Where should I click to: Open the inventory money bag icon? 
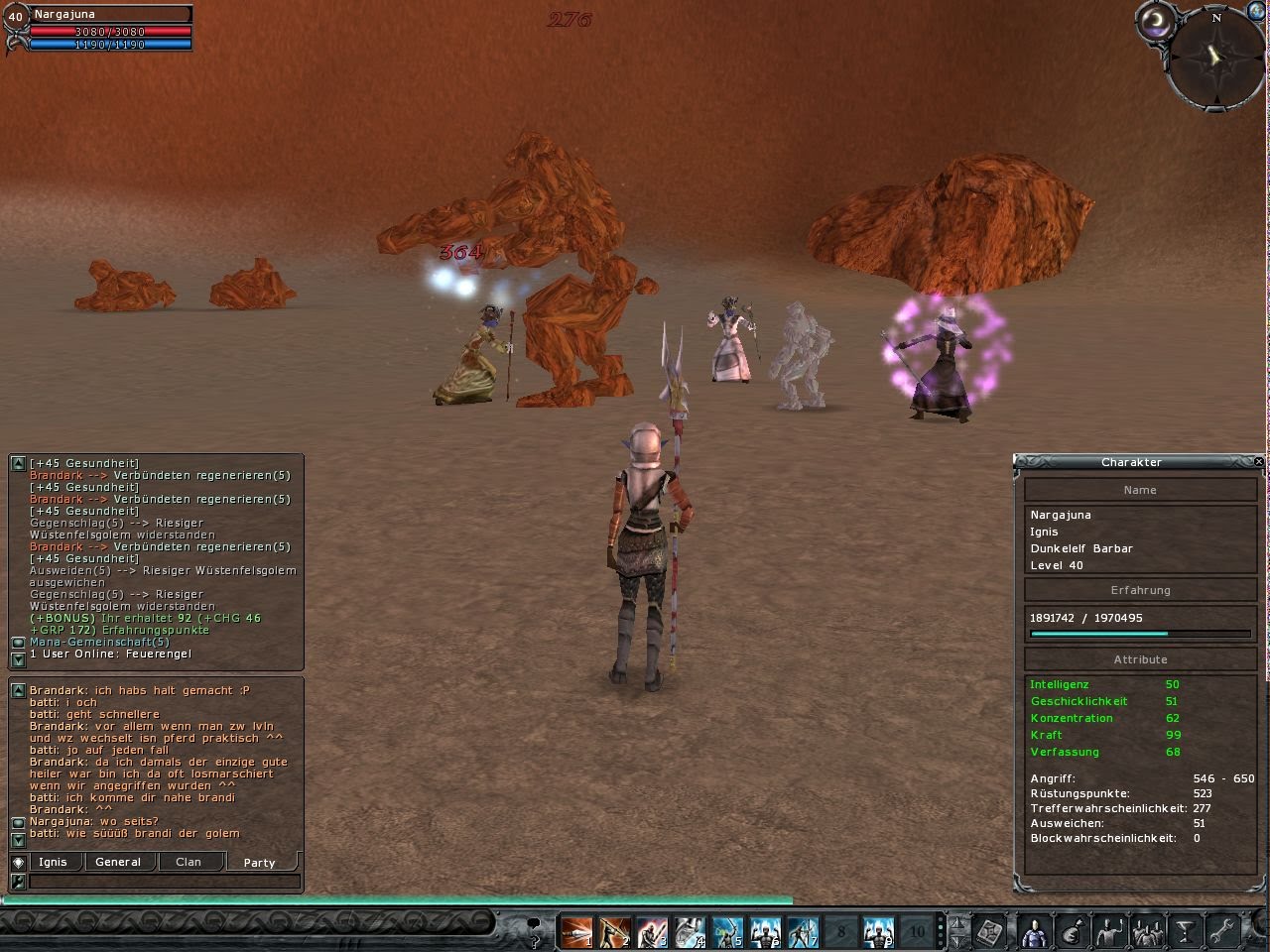(x=1072, y=932)
